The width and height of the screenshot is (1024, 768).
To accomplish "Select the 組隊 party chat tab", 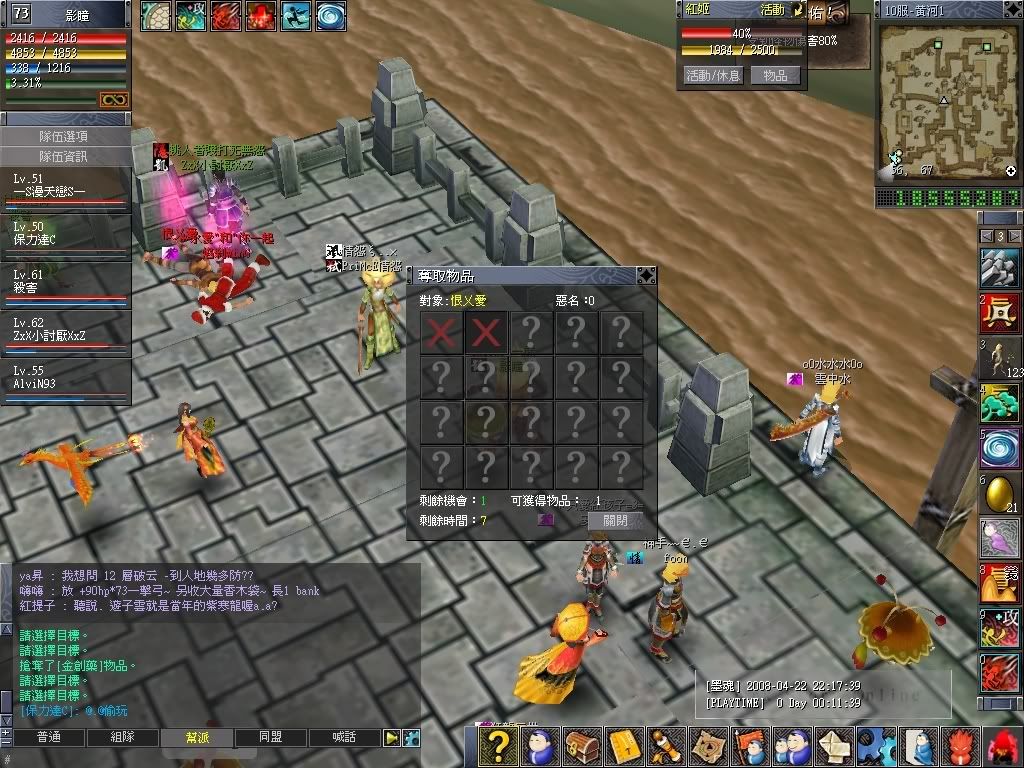I will [122, 737].
